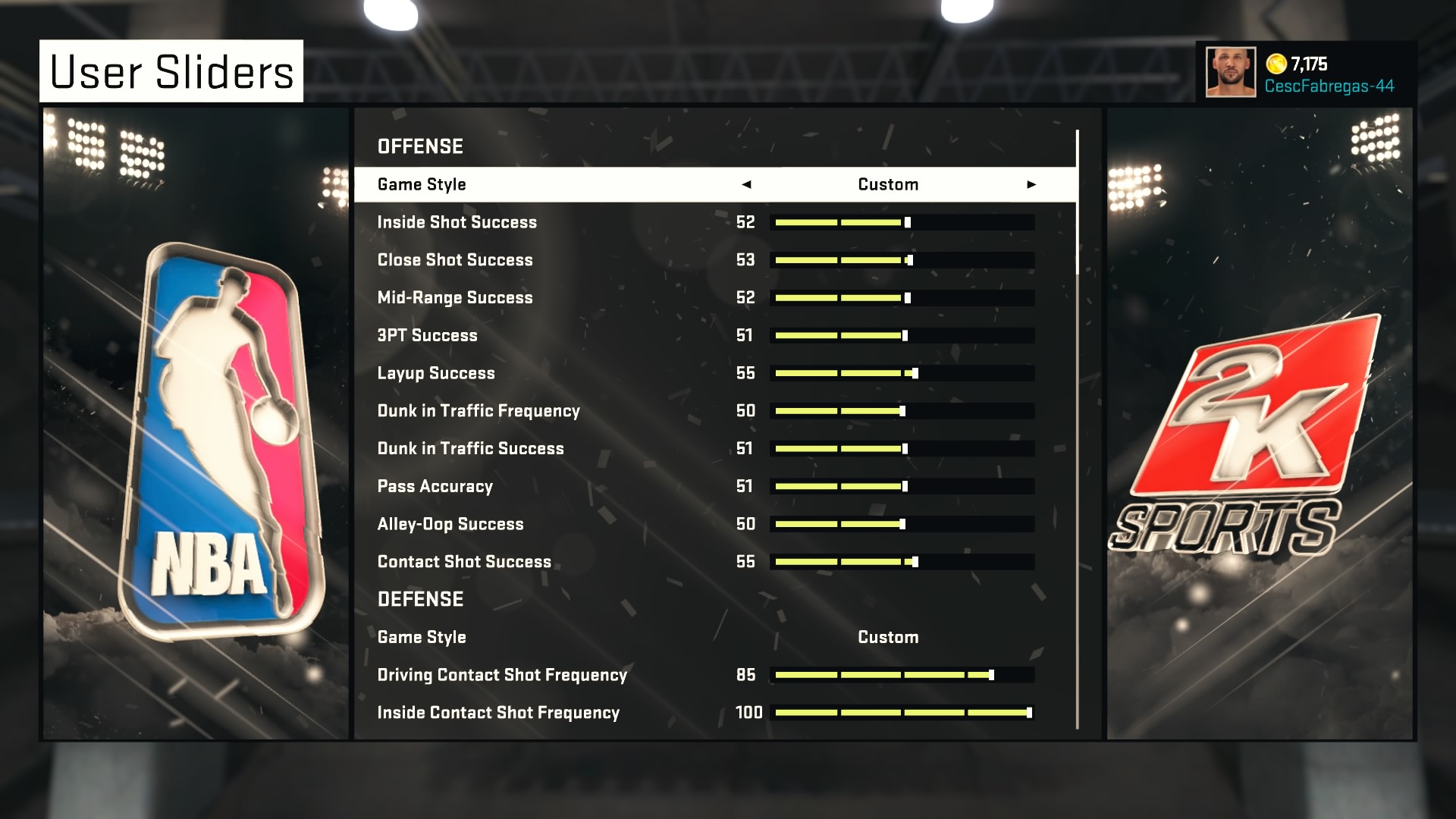Set the Mid-Range Success slider

pyautogui.click(x=902, y=298)
